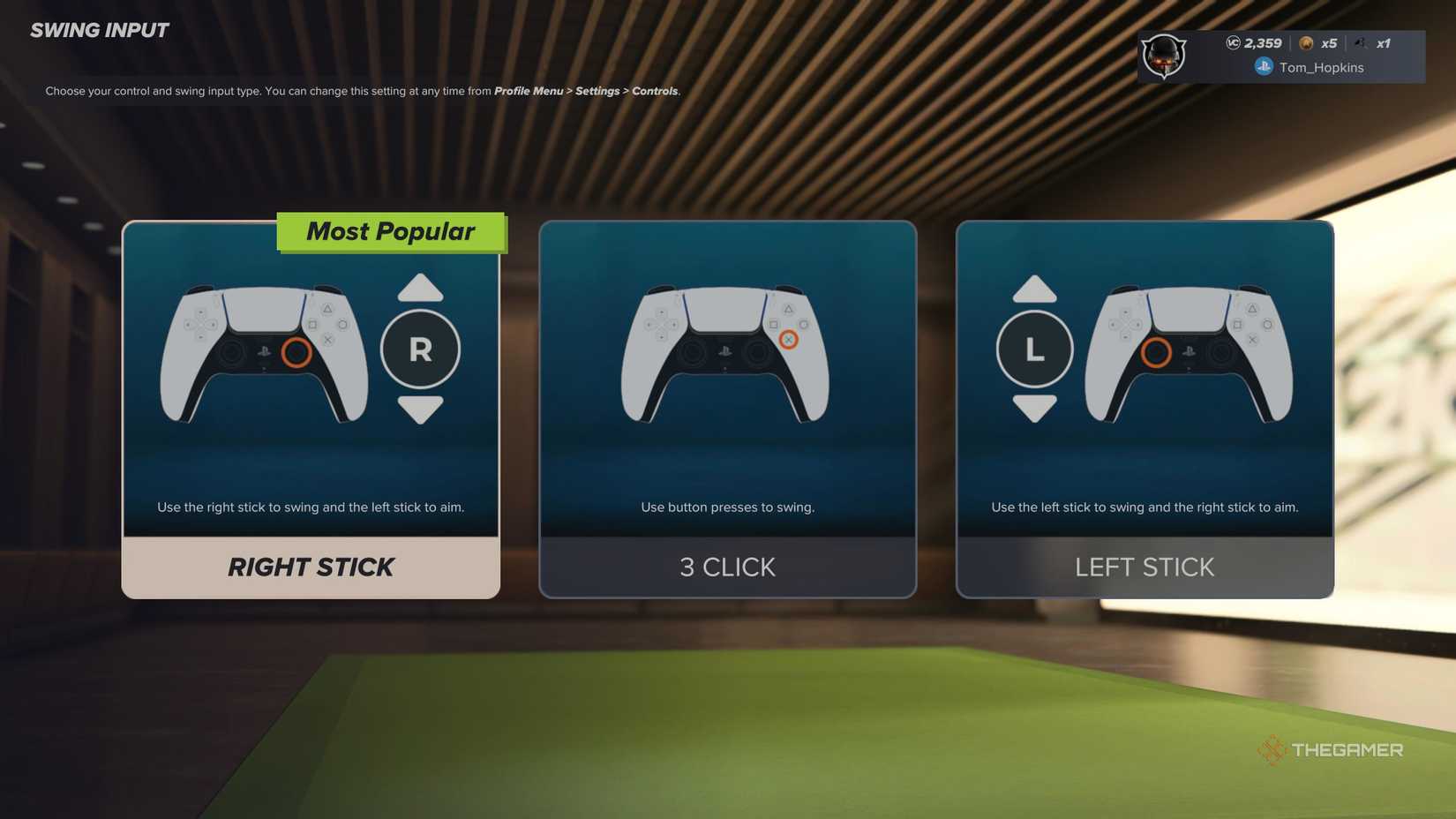Click the Most Popular badge

(x=391, y=231)
